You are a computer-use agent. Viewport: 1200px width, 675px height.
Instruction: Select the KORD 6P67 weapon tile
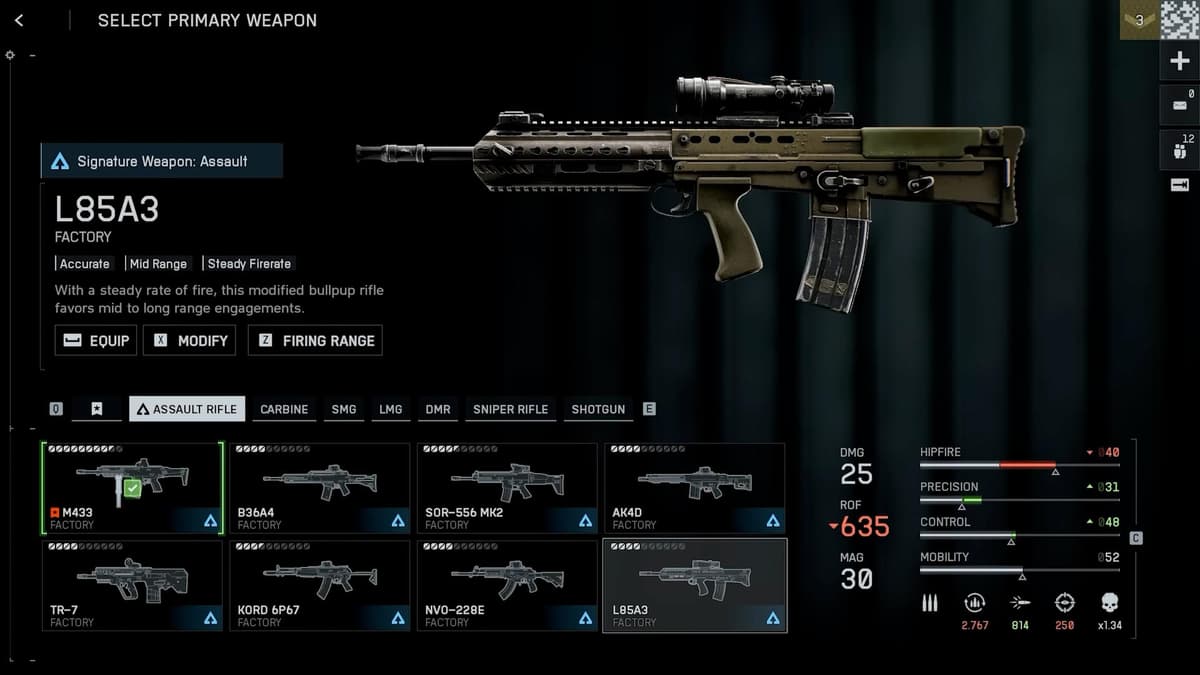pos(319,585)
